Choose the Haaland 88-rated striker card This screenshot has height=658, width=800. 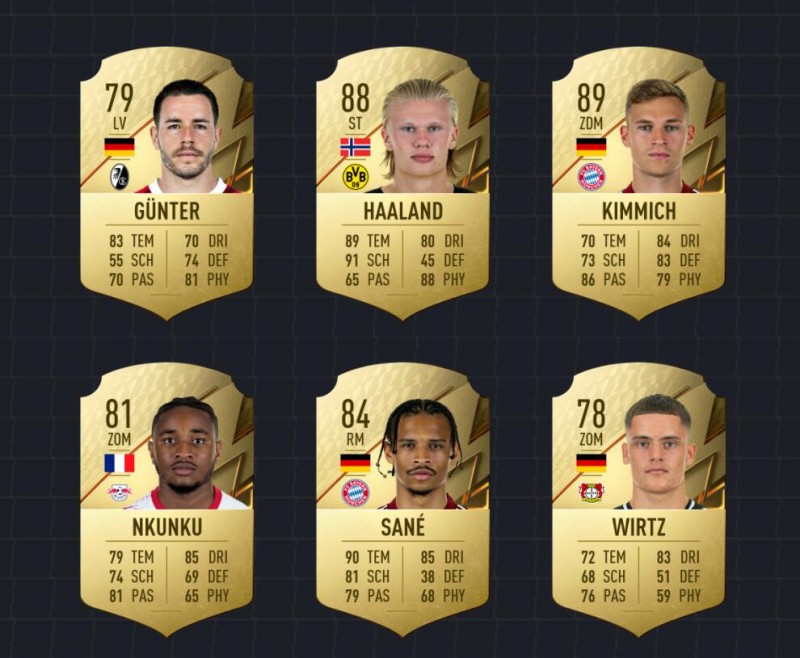coord(402,185)
